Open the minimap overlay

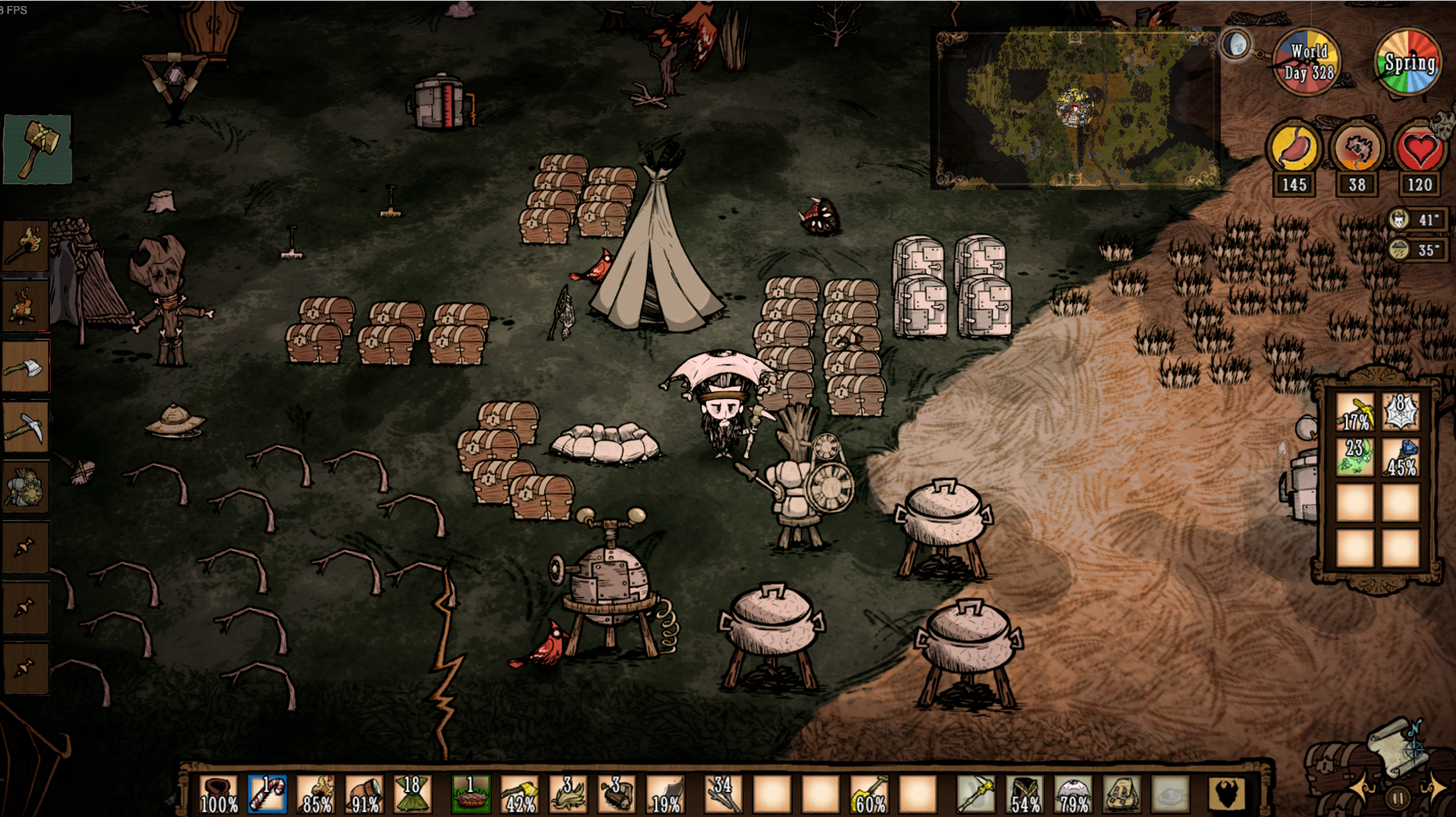(1075, 107)
